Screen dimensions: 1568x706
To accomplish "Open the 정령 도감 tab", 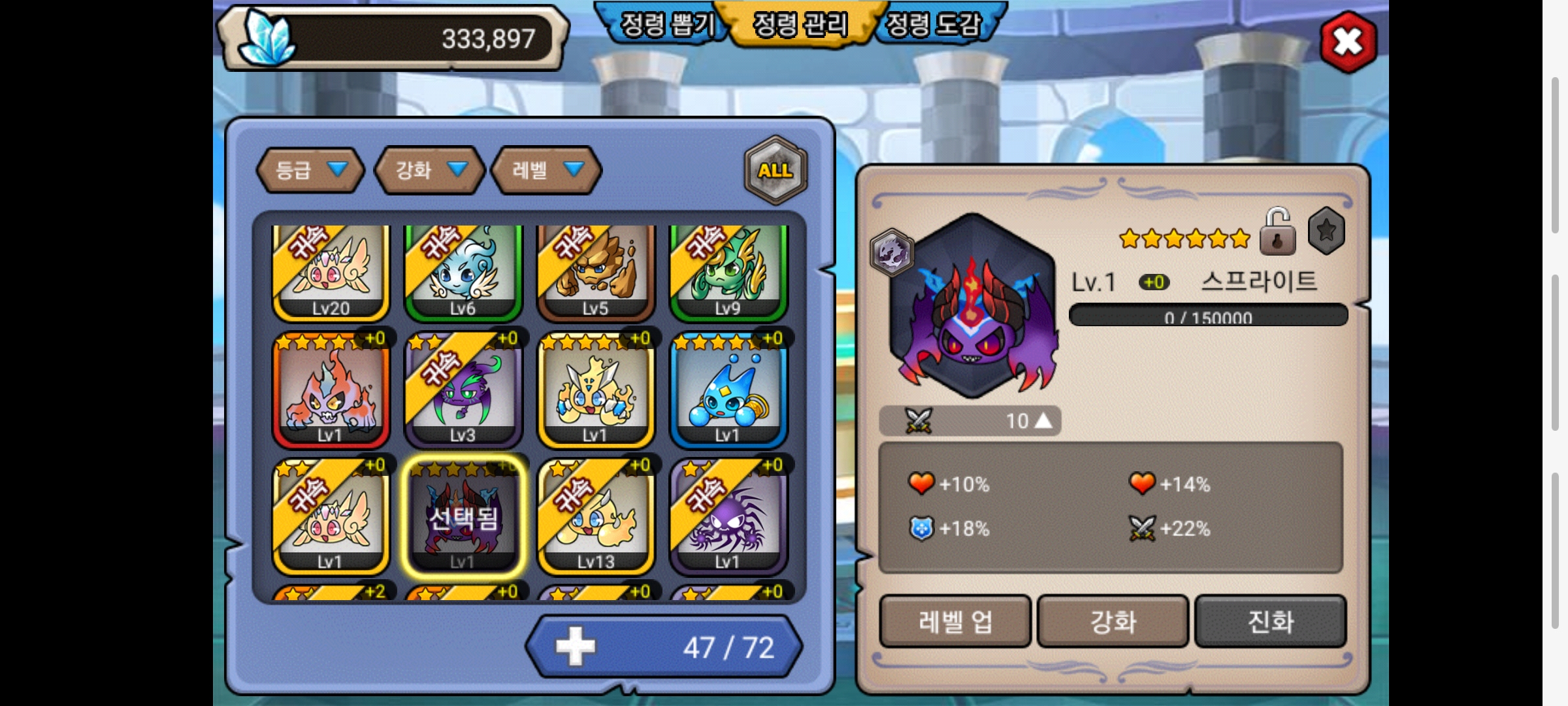I will tap(934, 25).
